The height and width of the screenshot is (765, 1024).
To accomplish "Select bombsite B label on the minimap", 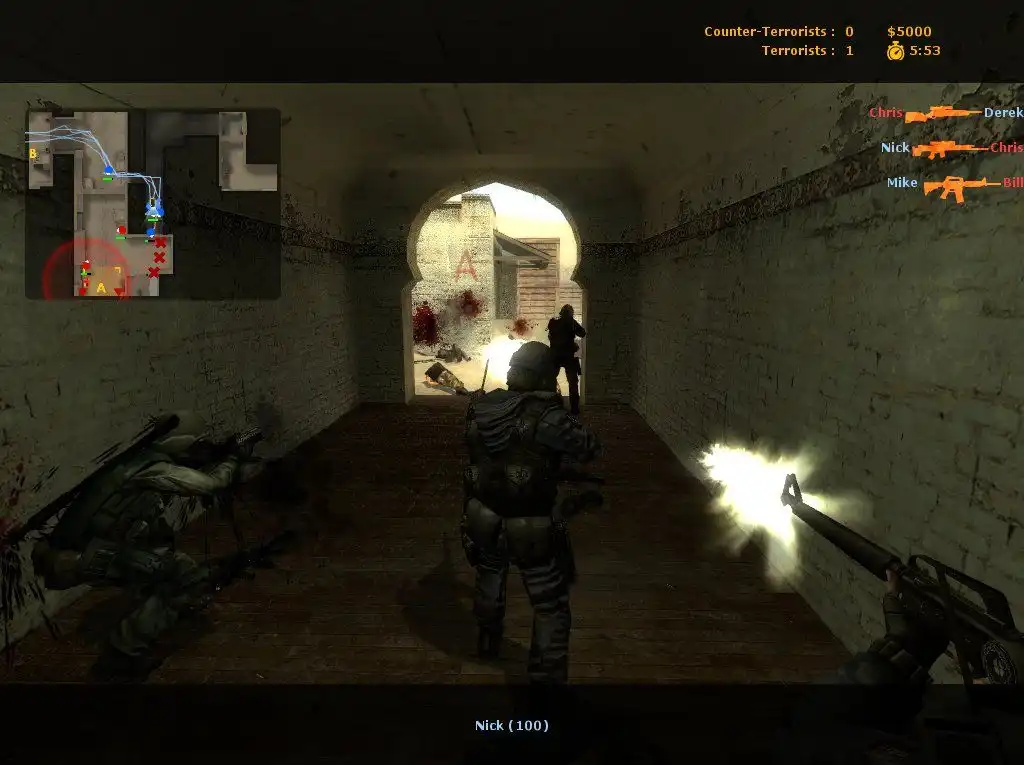I will pos(33,154).
